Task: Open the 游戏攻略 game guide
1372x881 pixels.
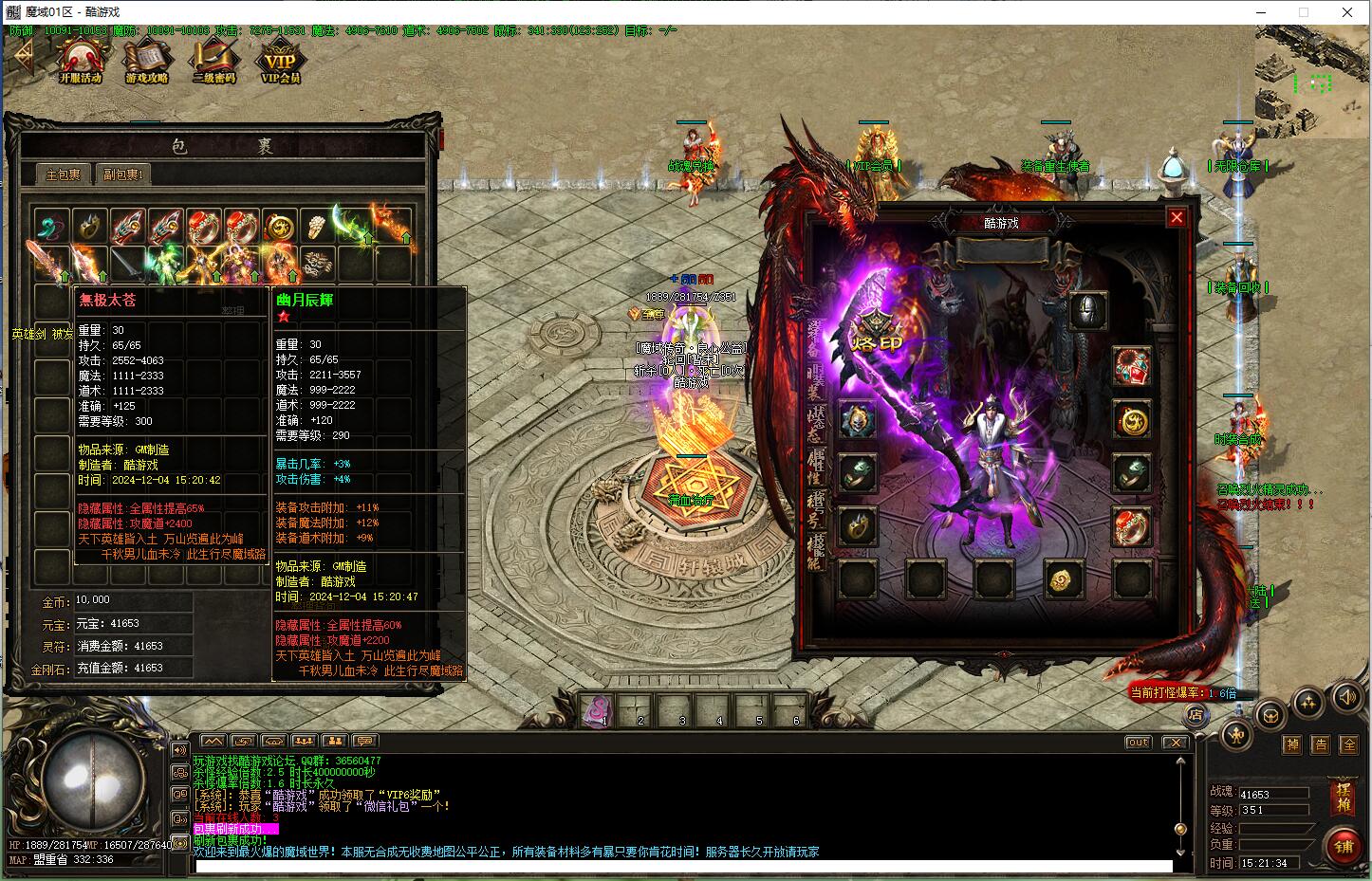Action: 146,62
